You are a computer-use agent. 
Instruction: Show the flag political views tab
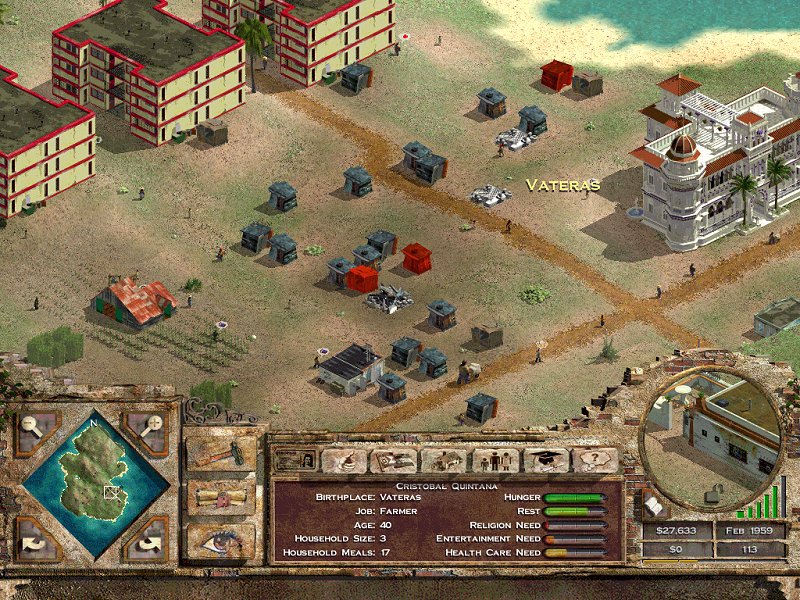click(393, 460)
